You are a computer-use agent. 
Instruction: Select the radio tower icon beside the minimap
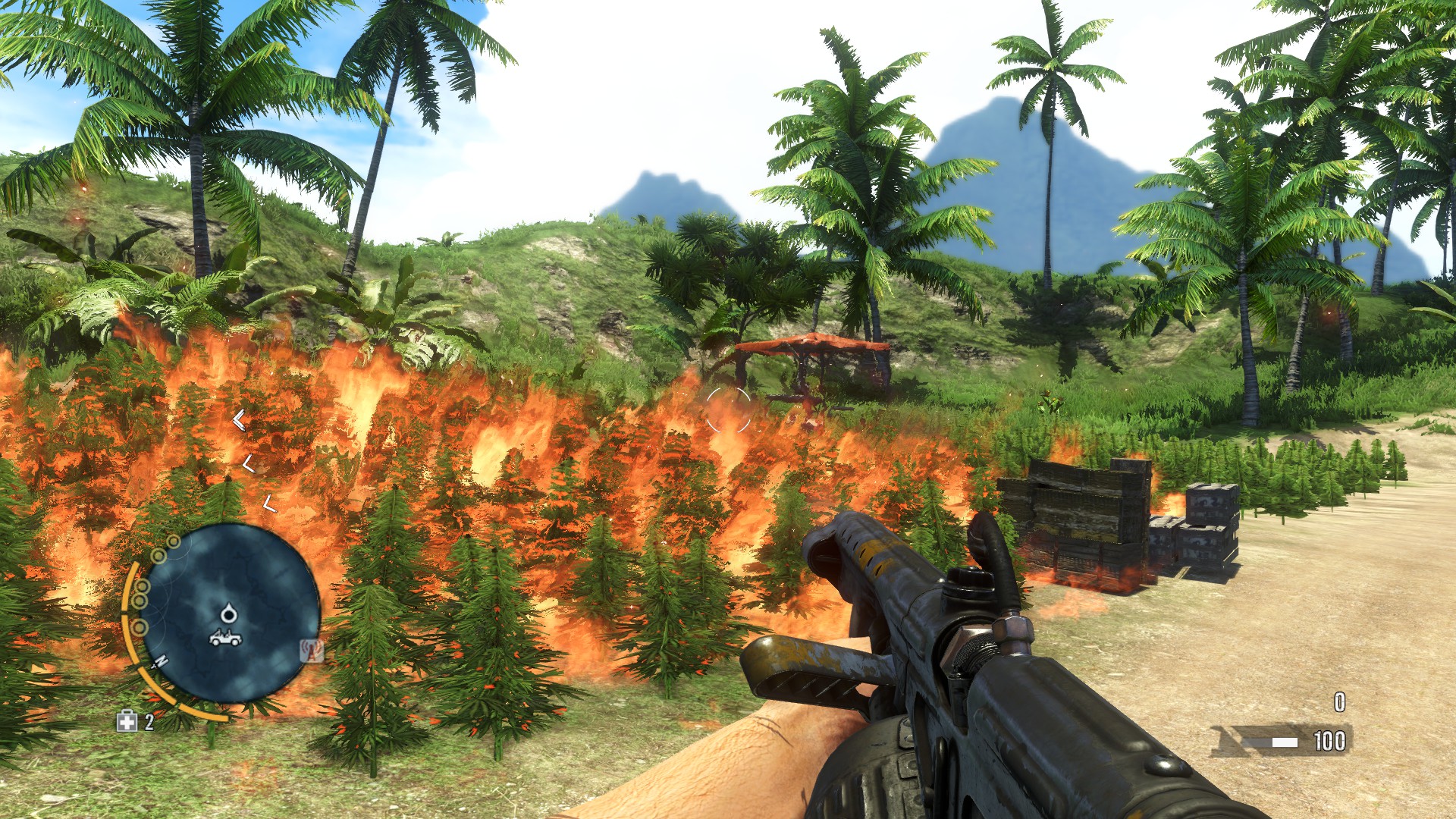[x=312, y=650]
